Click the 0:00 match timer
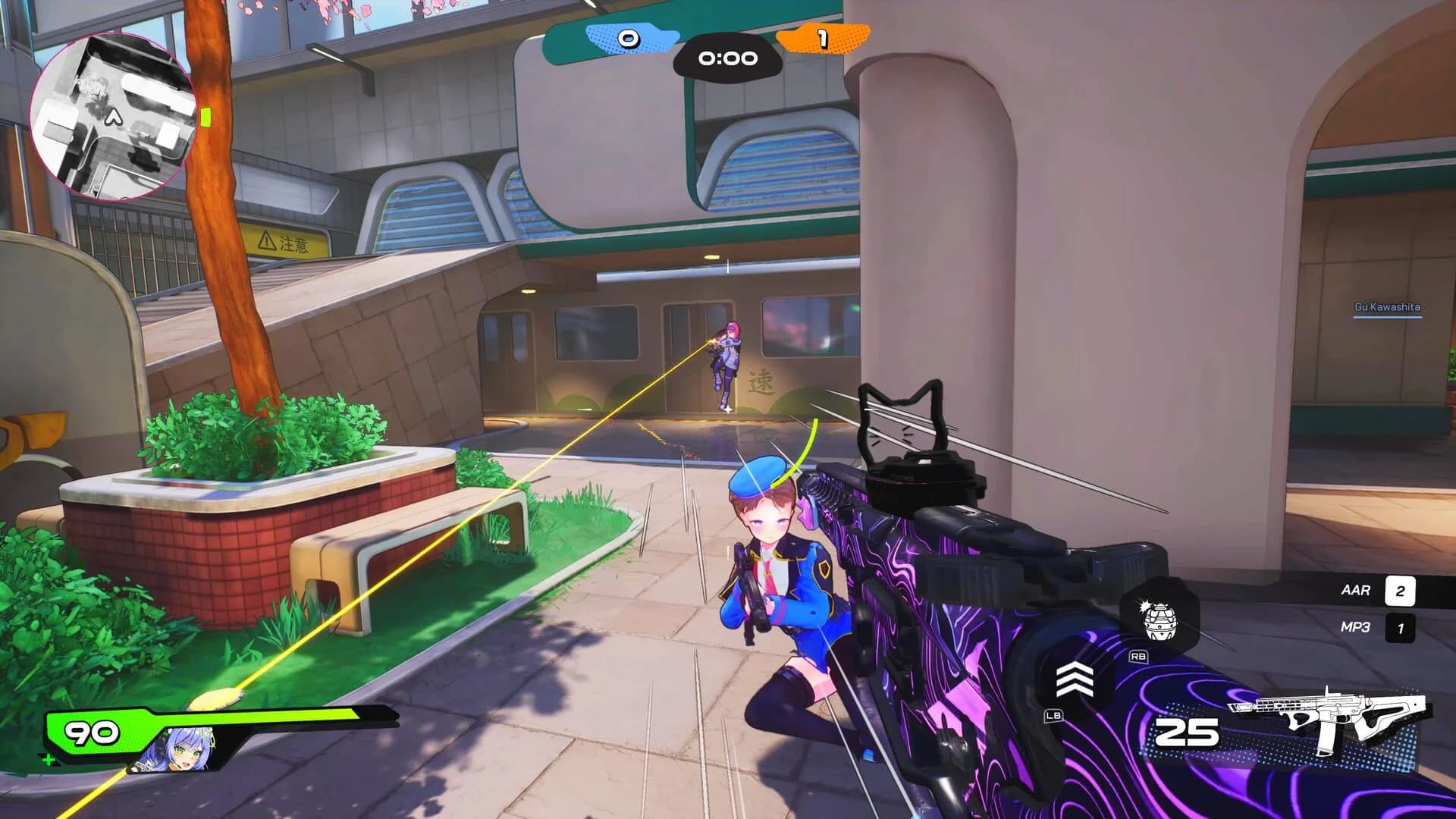Viewport: 1456px width, 819px height. [x=726, y=58]
